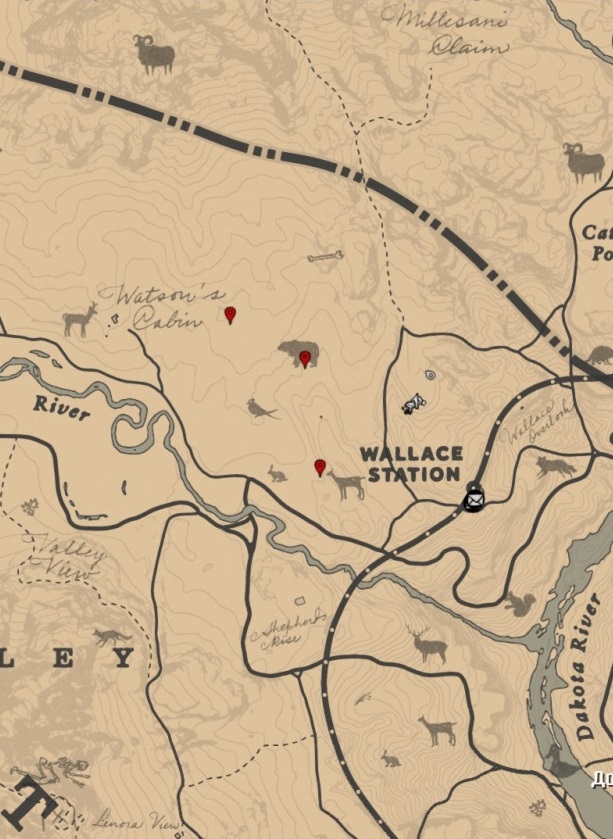Select the antlered buck icon
This screenshot has height=839, width=613.
[427, 645]
